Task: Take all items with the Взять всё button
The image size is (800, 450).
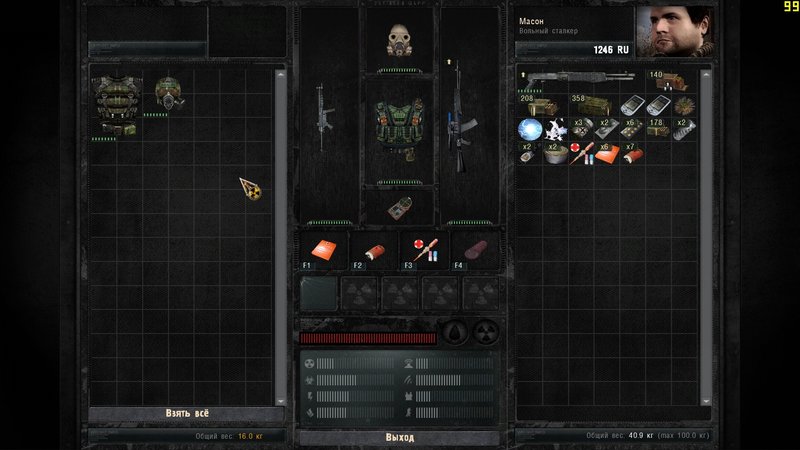Action: pos(187,414)
